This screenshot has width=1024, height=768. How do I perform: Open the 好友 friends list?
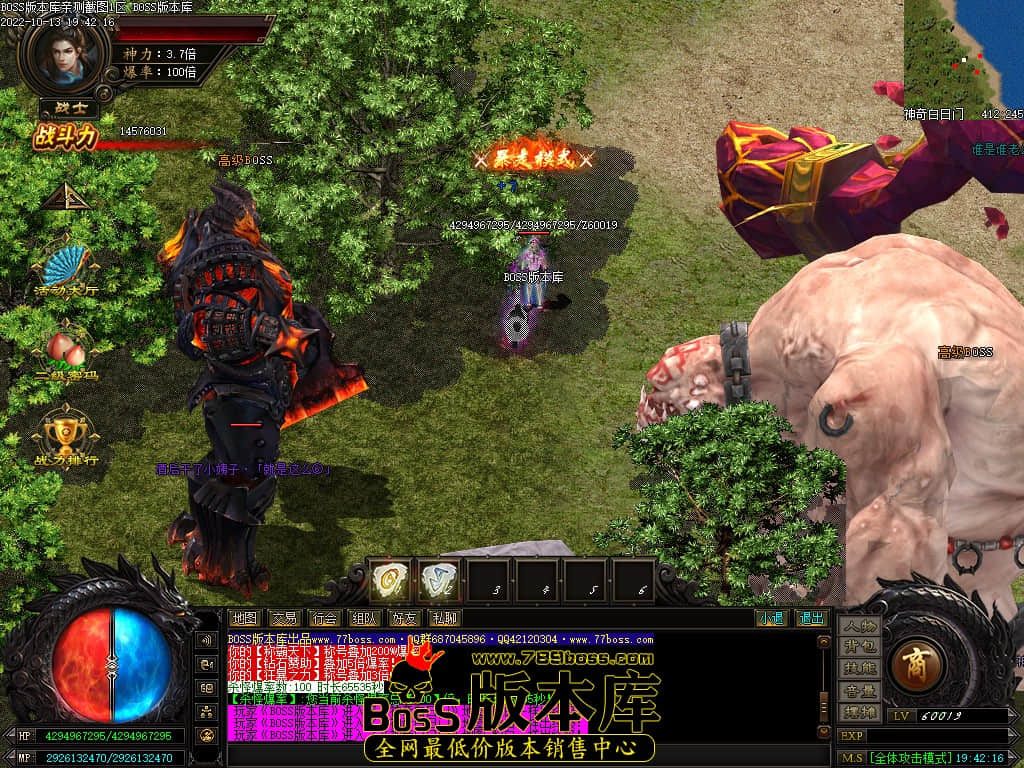click(404, 618)
